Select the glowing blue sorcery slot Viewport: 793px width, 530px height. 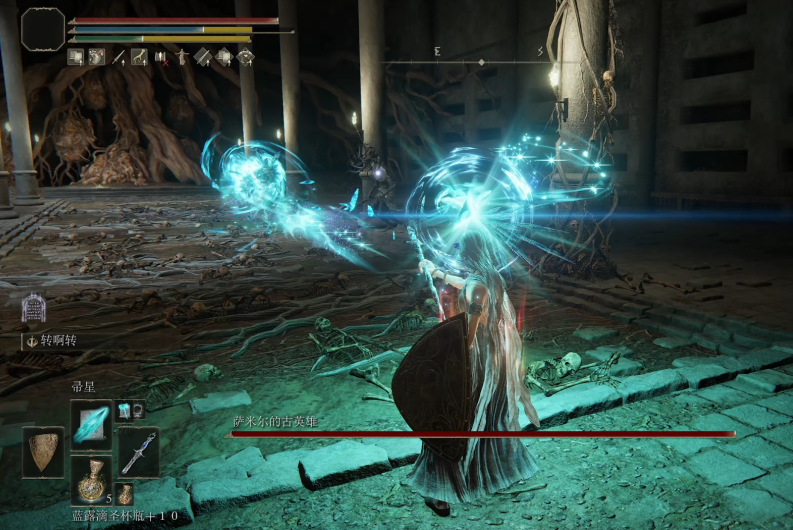pyautogui.click(x=91, y=421)
